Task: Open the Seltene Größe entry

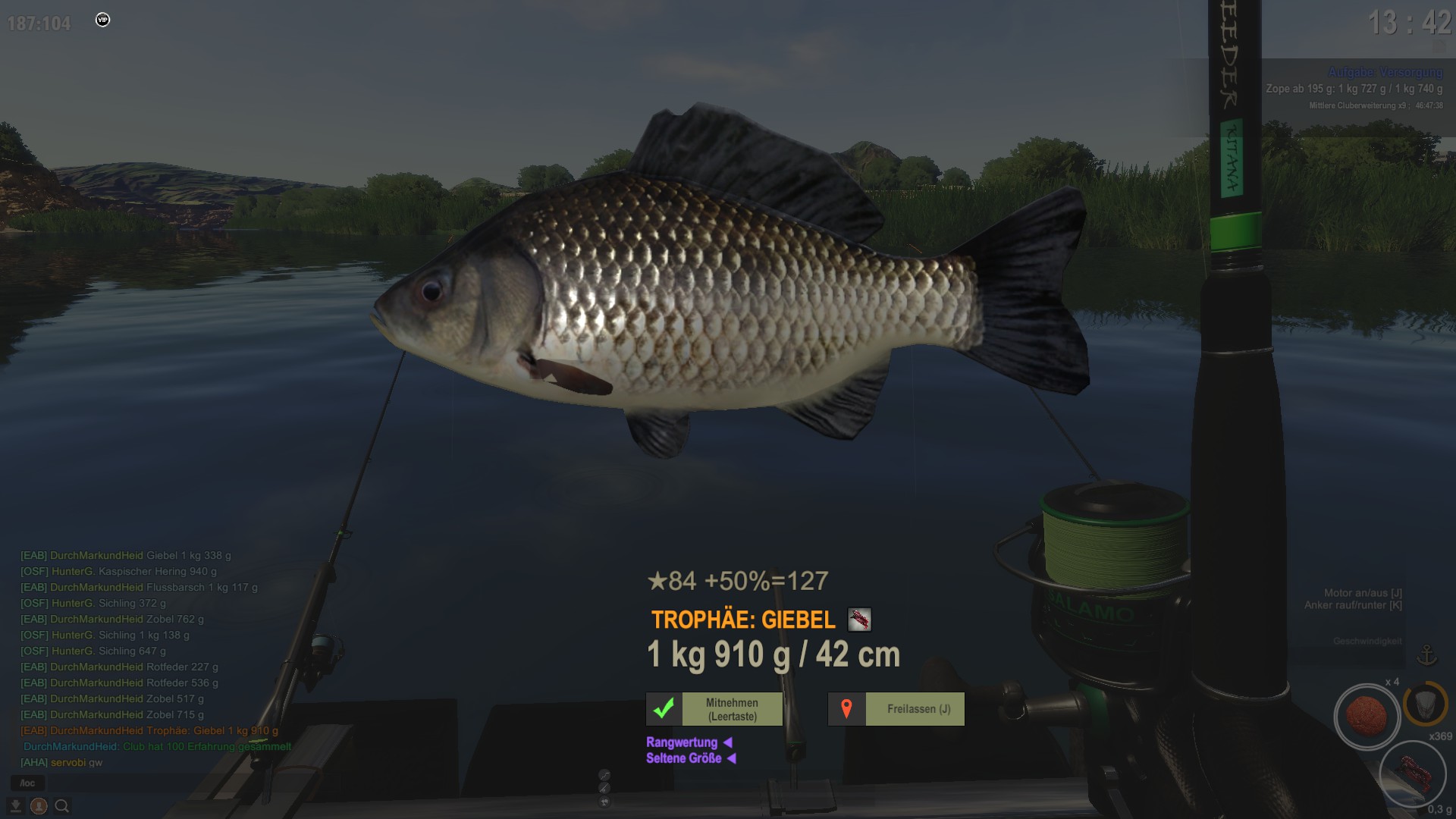Action: [x=684, y=758]
